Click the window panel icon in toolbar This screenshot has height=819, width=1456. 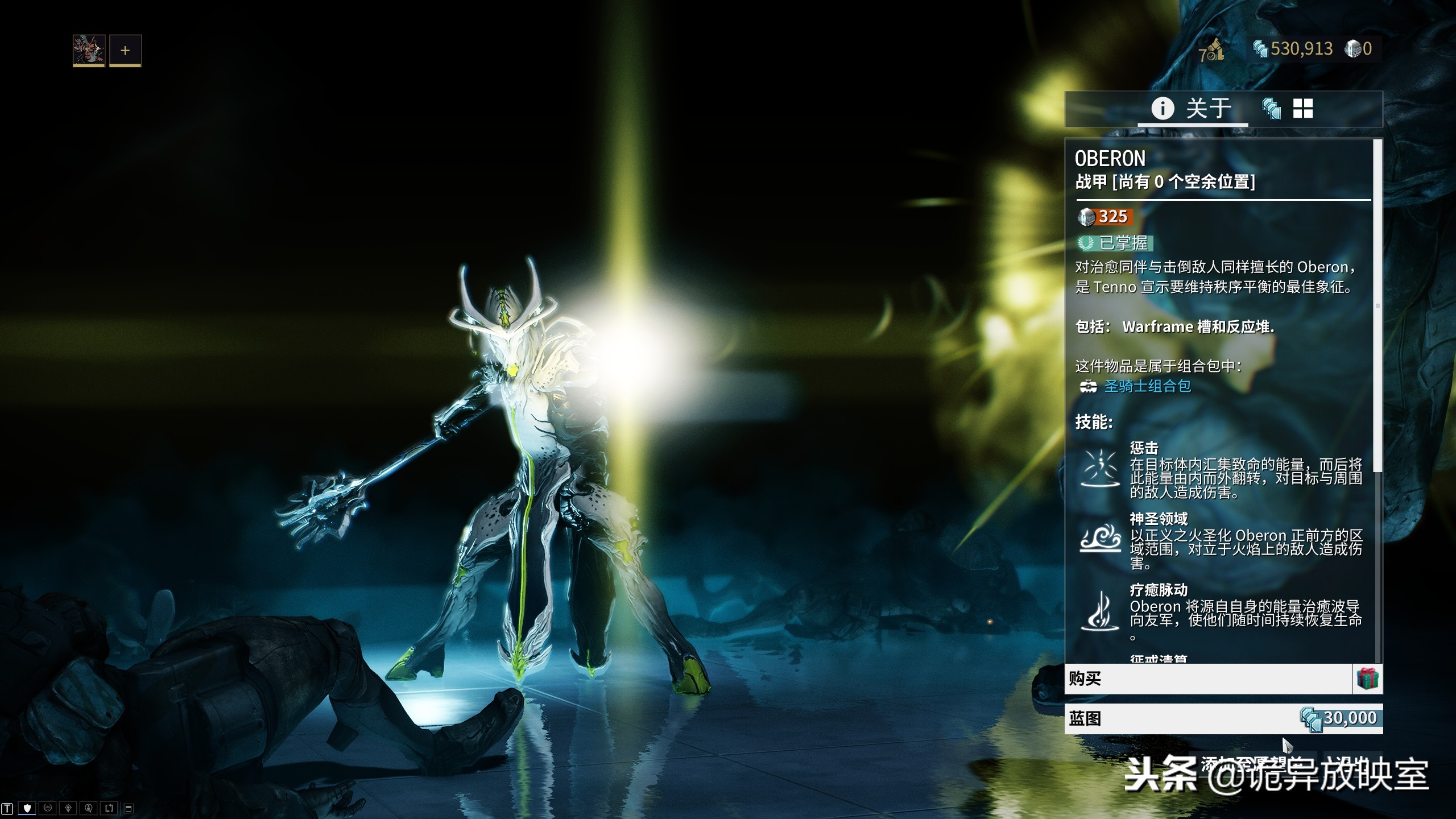129,808
